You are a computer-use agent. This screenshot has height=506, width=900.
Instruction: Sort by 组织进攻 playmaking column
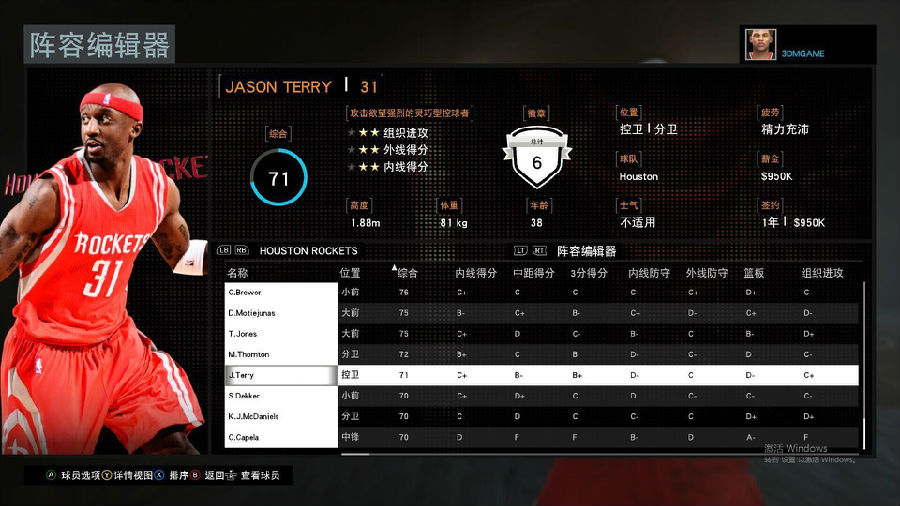pyautogui.click(x=822, y=272)
